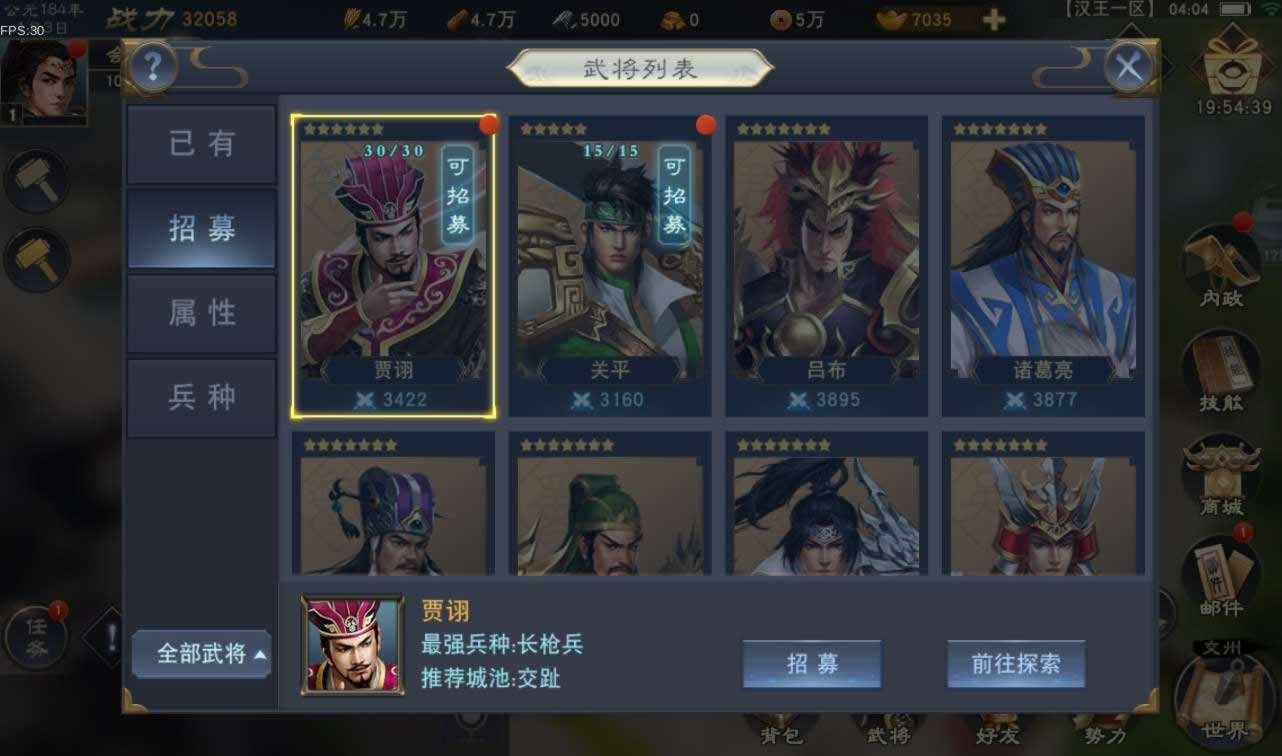This screenshot has height=756, width=1282.
Task: Open the gift box timer icon
Action: point(1233,70)
